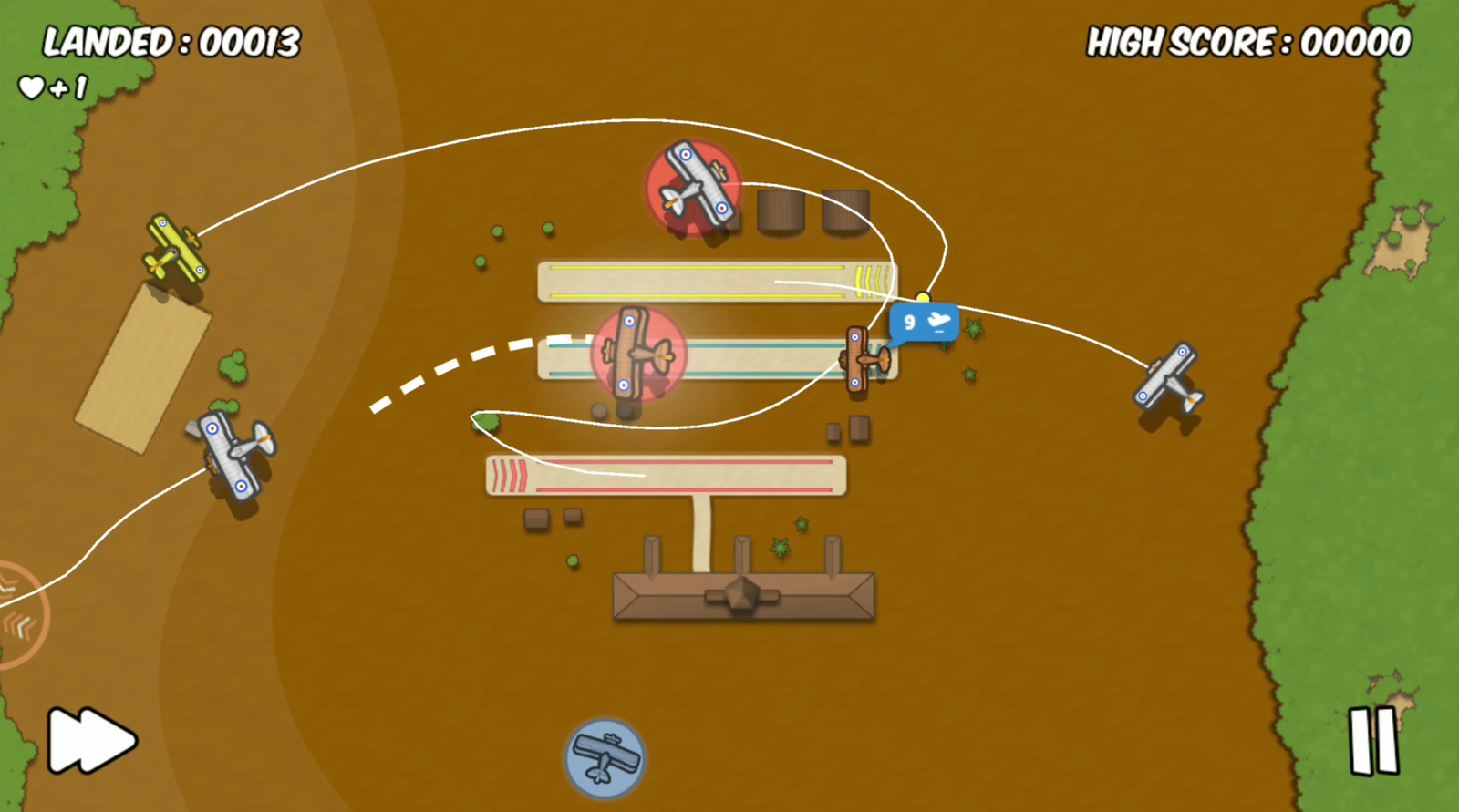Screen dimensions: 1459x812
Task: Click the blue biplane circle icon
Action: 604,757
